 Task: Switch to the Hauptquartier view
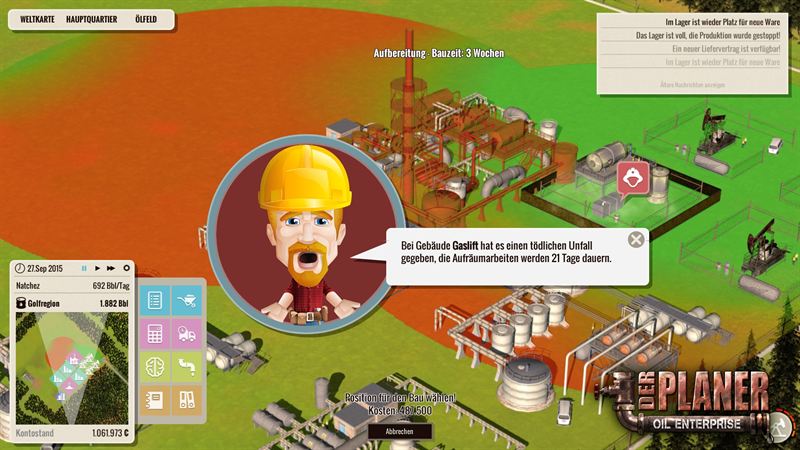[92, 19]
